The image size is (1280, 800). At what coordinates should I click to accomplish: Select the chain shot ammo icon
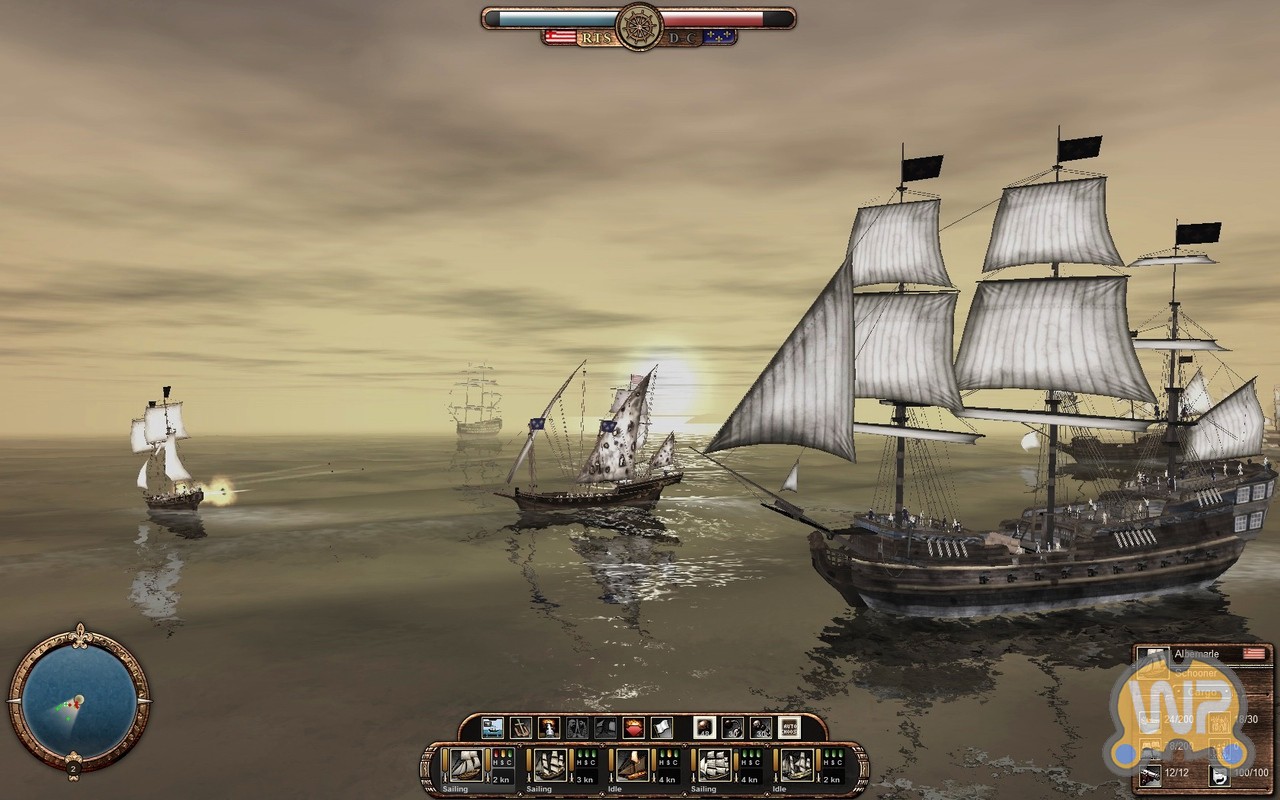[732, 728]
